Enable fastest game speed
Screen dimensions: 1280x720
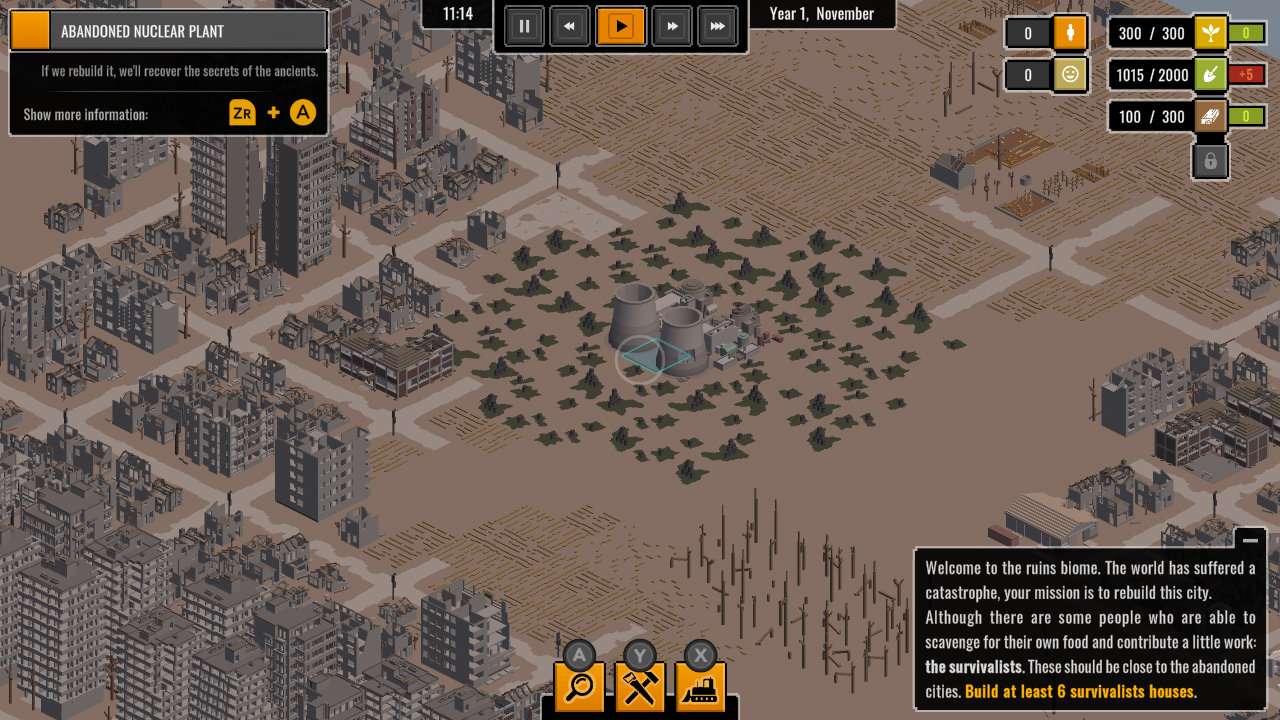pos(718,26)
